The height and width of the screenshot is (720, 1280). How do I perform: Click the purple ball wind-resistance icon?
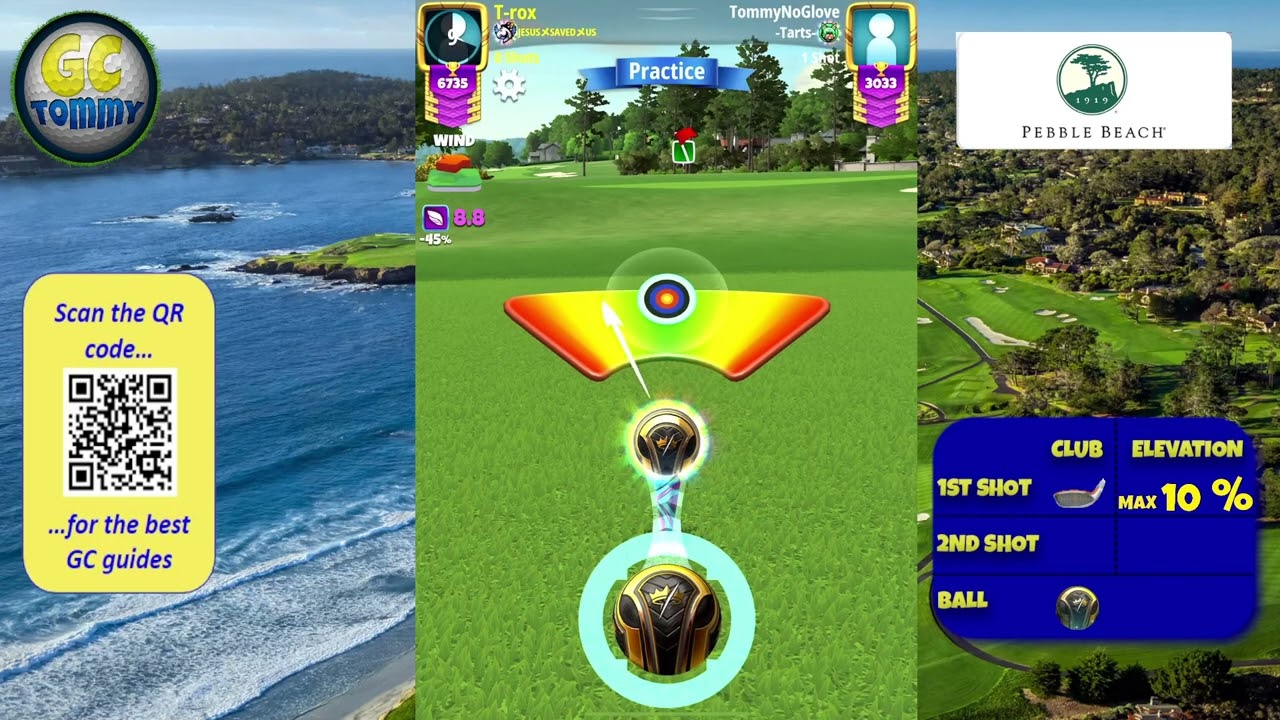tap(436, 217)
